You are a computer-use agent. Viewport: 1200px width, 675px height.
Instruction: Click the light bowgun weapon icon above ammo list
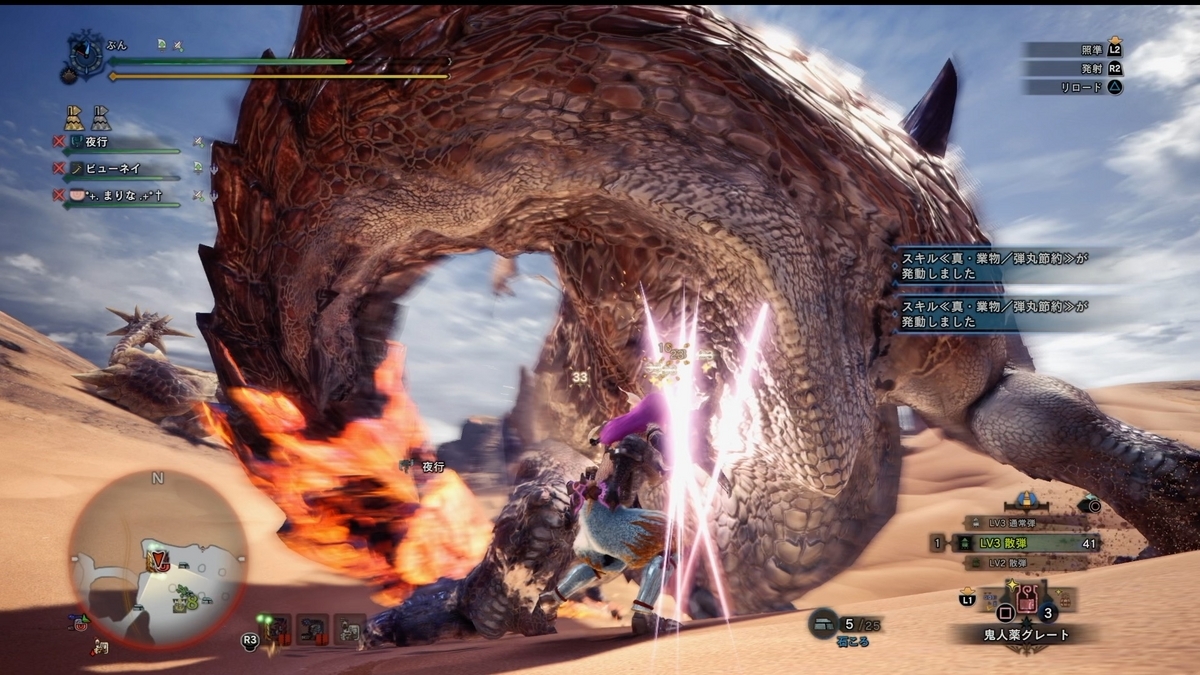(x=1025, y=500)
